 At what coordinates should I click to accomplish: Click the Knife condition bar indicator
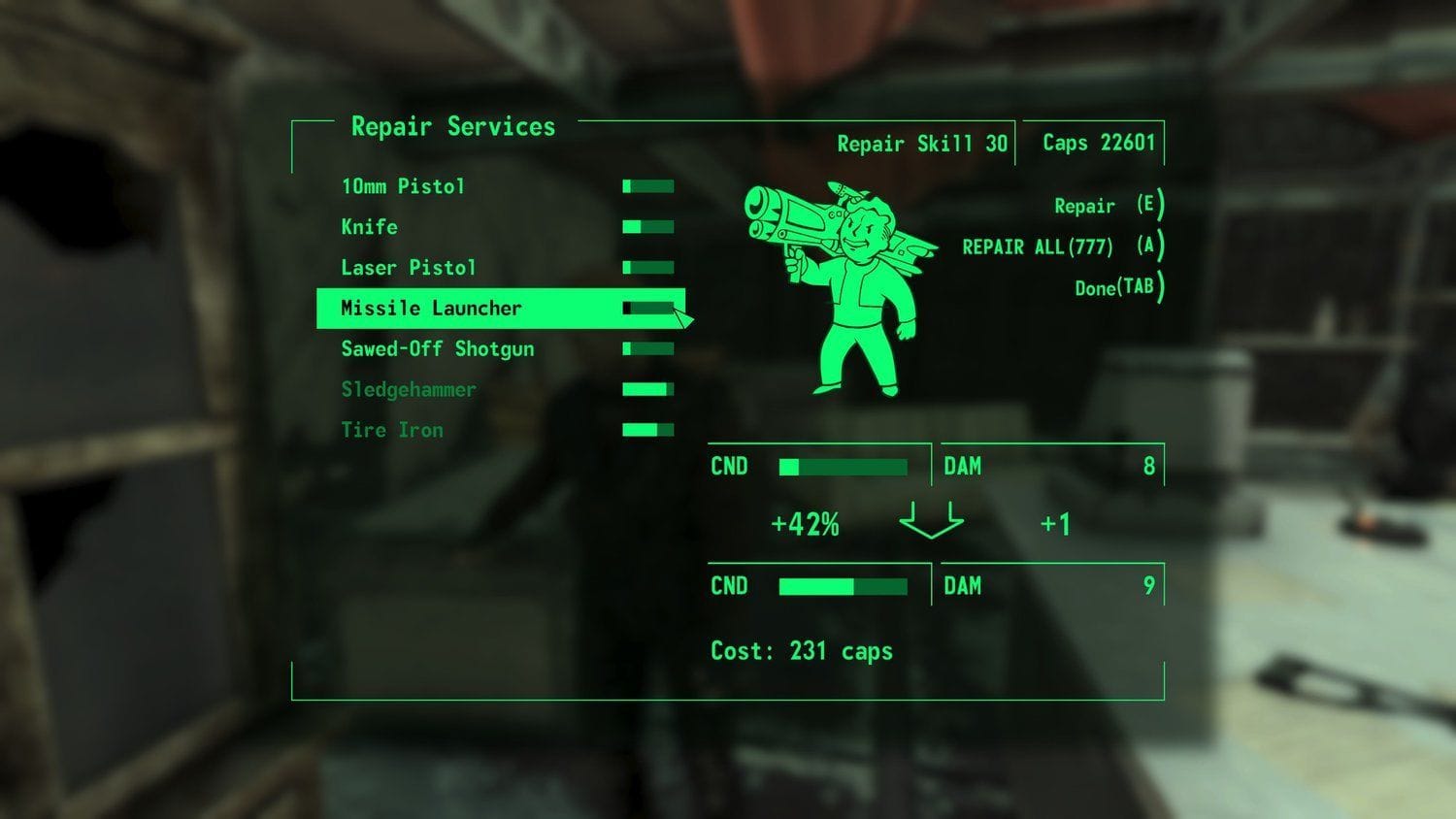[x=647, y=226]
